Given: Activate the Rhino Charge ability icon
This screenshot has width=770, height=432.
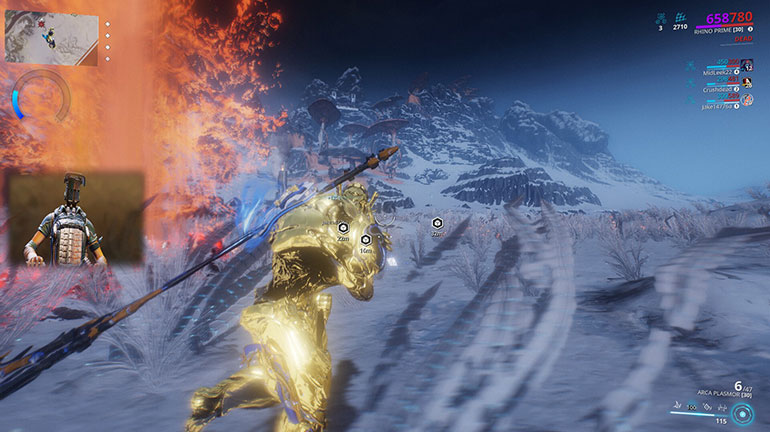Looking at the screenshot, I should click(x=675, y=408).
